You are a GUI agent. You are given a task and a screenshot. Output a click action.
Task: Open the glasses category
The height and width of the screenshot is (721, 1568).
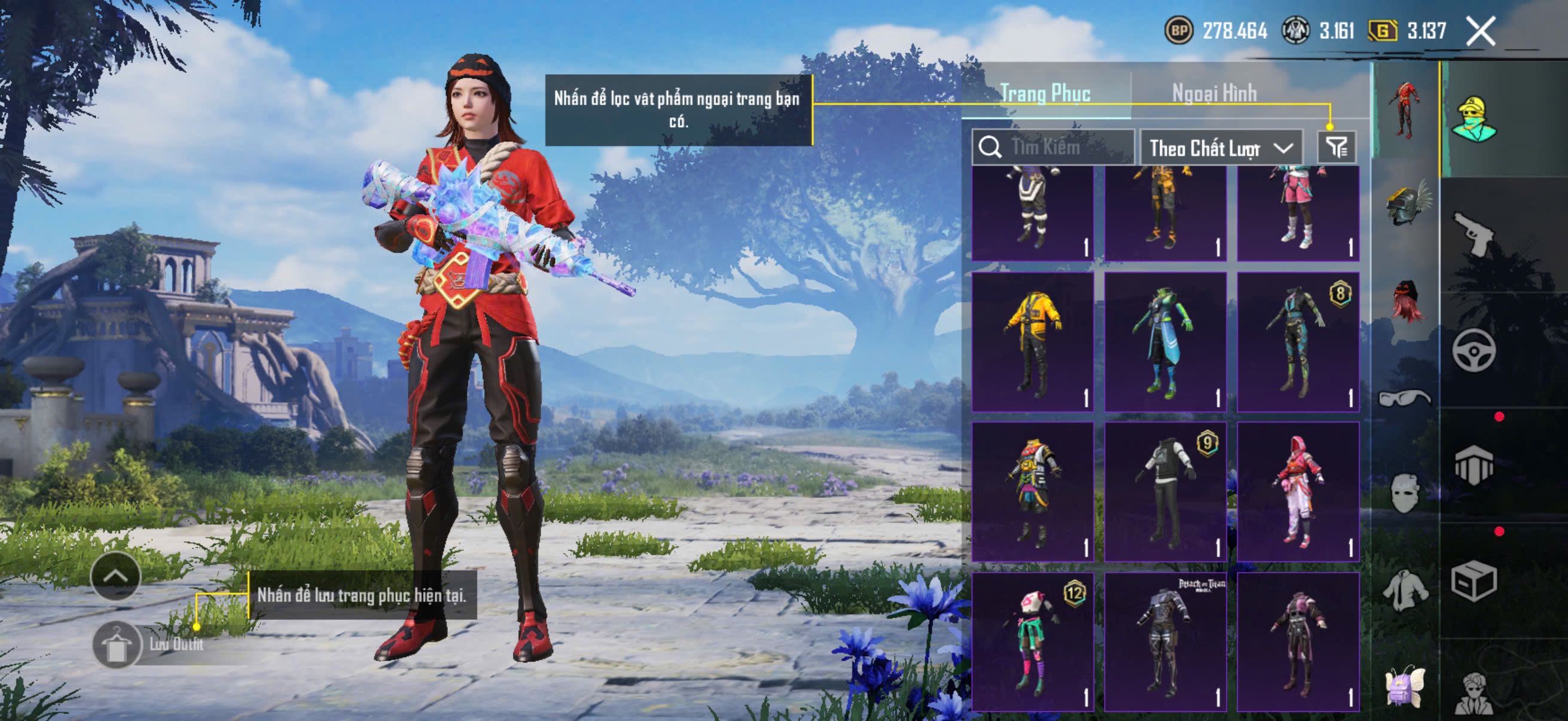click(1405, 398)
